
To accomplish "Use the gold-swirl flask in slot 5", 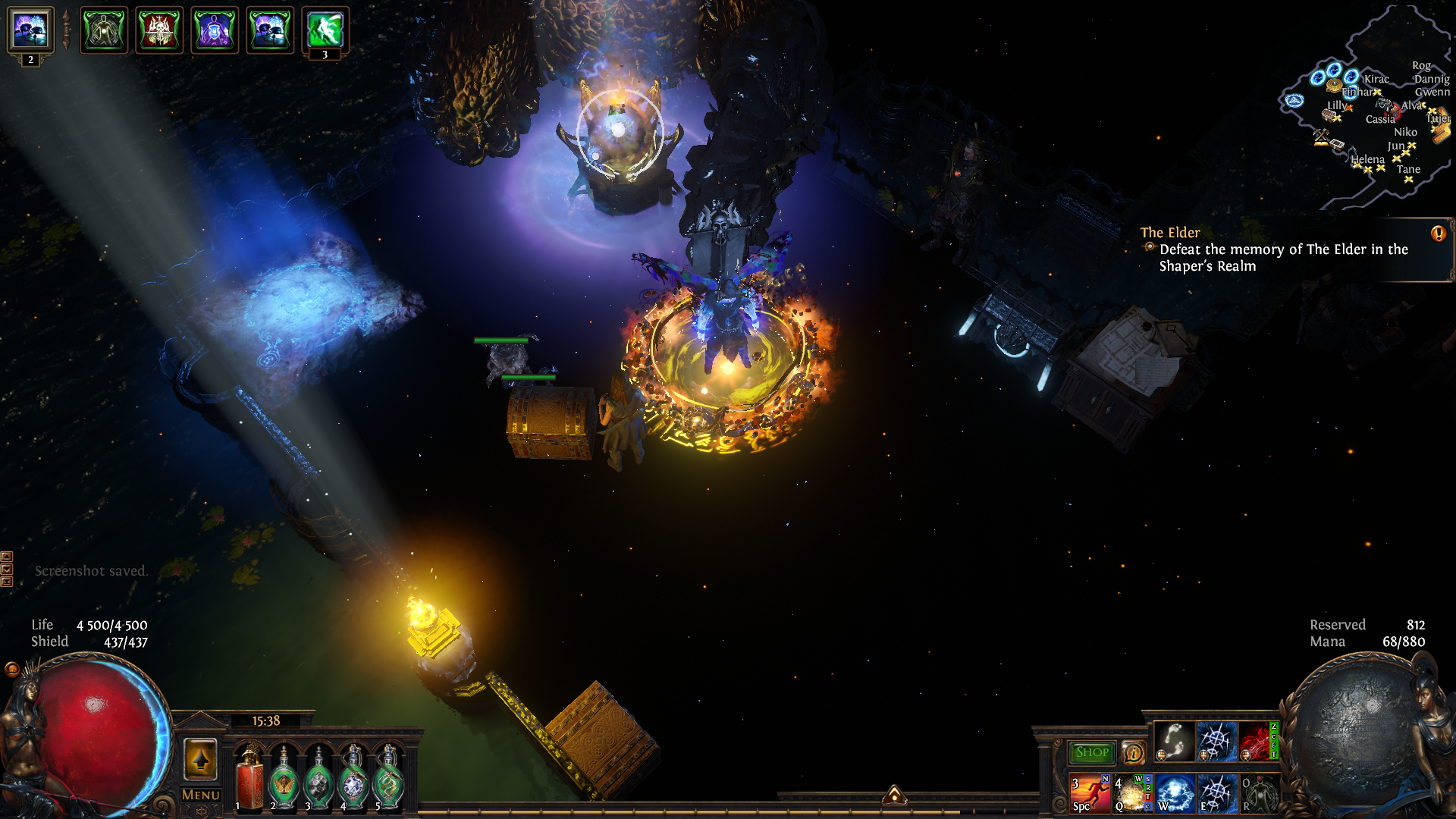I will (x=389, y=778).
